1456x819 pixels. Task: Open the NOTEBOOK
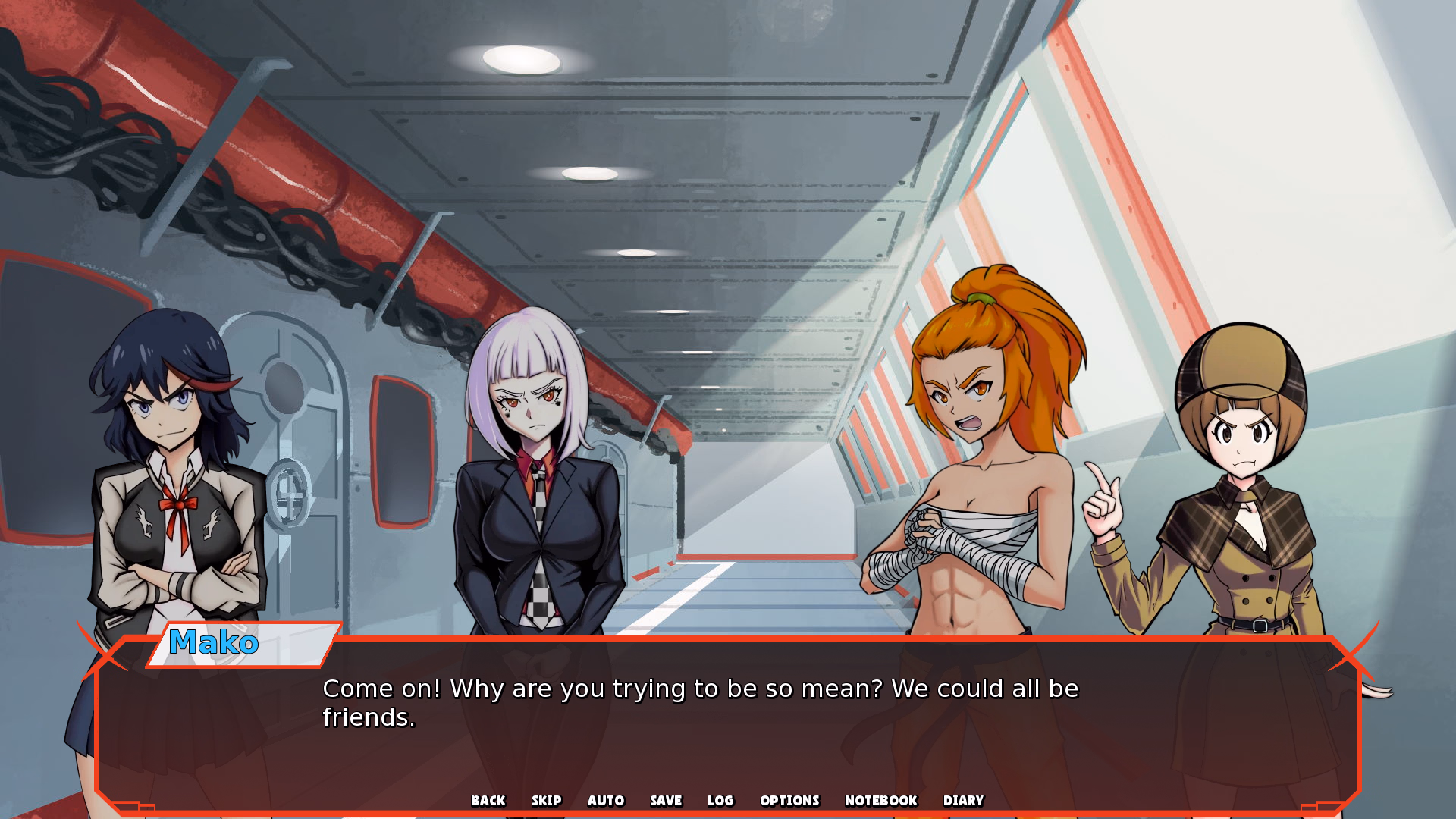click(x=880, y=801)
